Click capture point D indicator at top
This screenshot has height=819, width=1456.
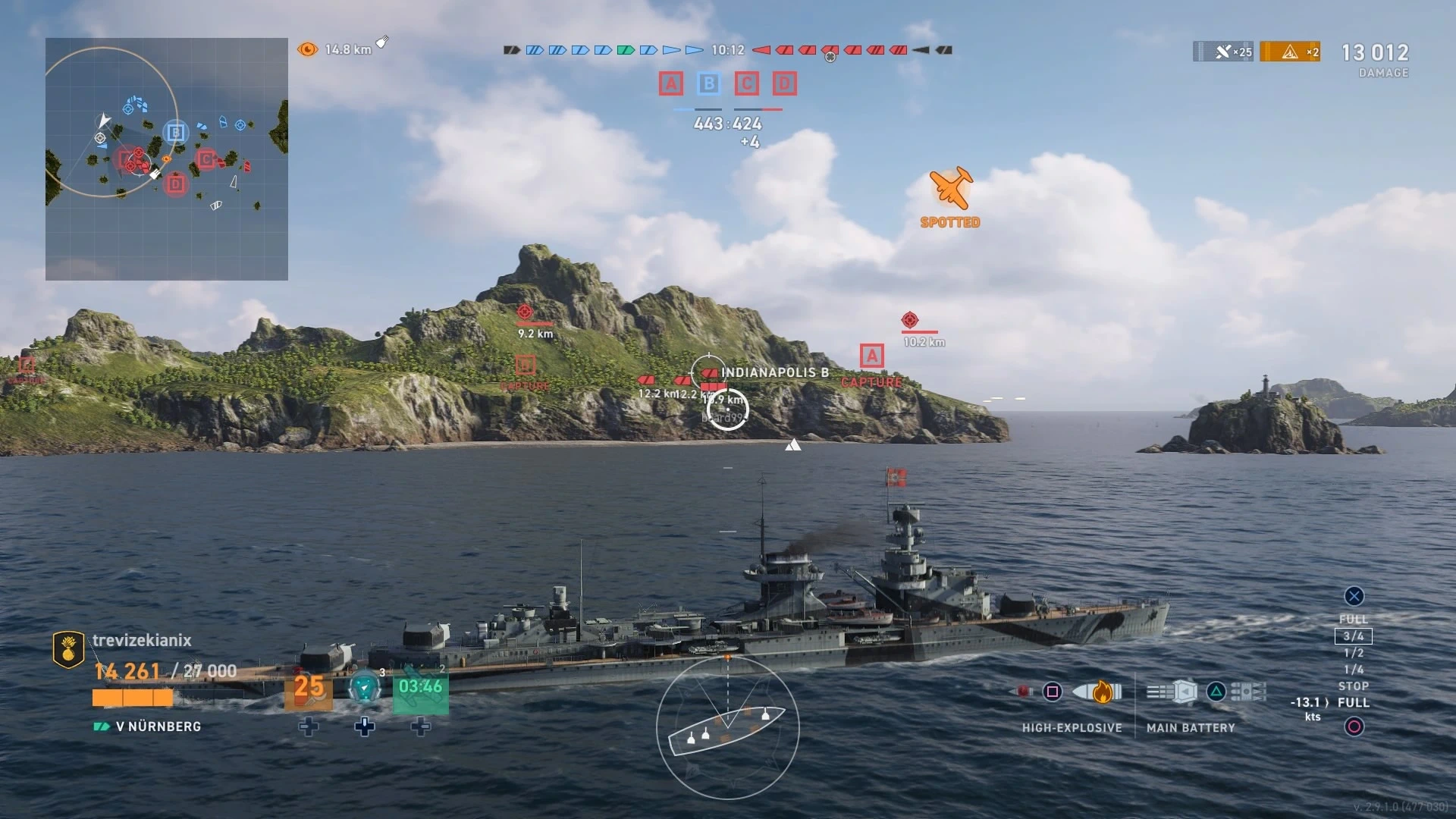pyautogui.click(x=784, y=83)
